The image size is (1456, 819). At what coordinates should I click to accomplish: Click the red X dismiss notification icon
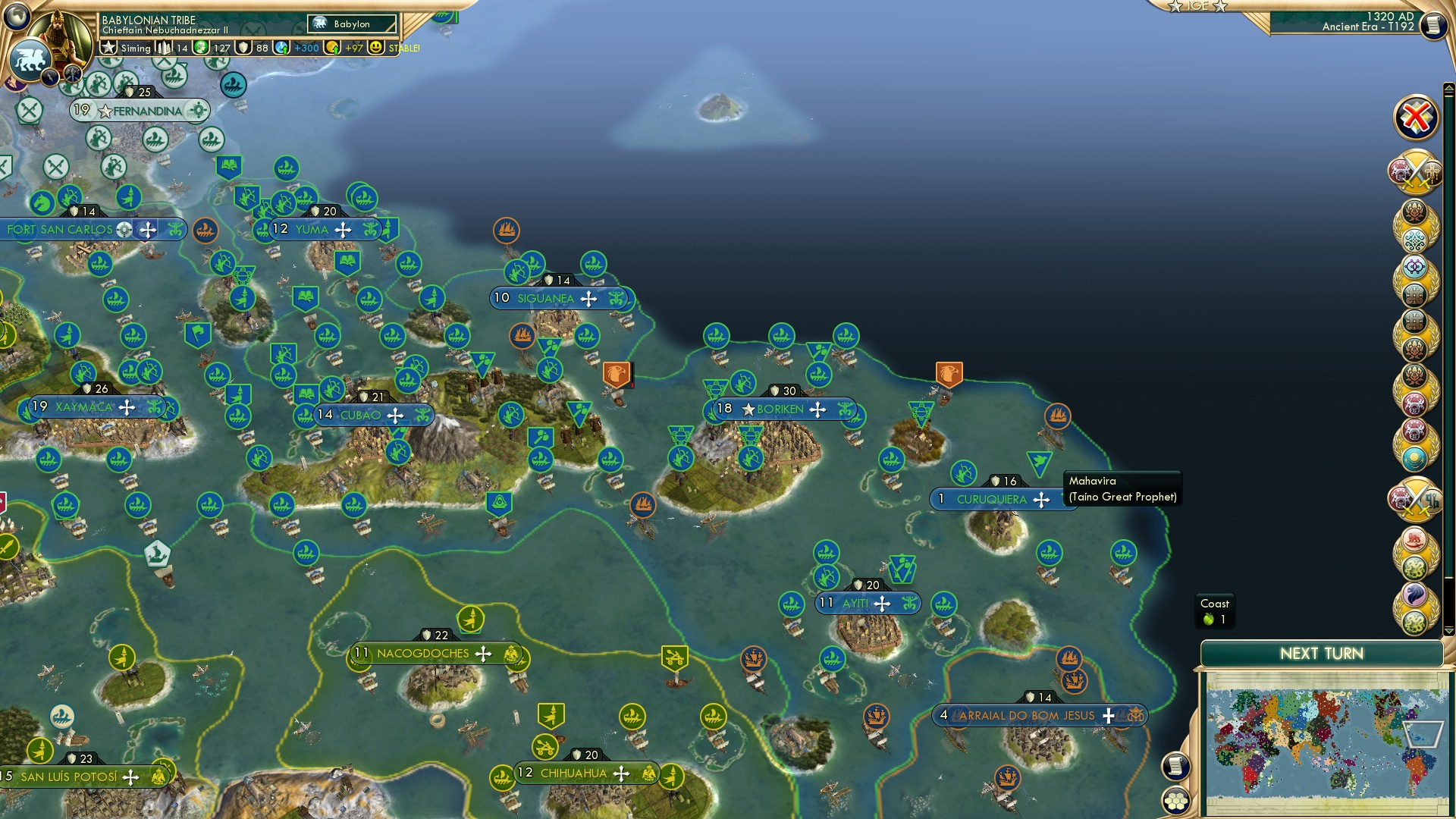[1416, 118]
